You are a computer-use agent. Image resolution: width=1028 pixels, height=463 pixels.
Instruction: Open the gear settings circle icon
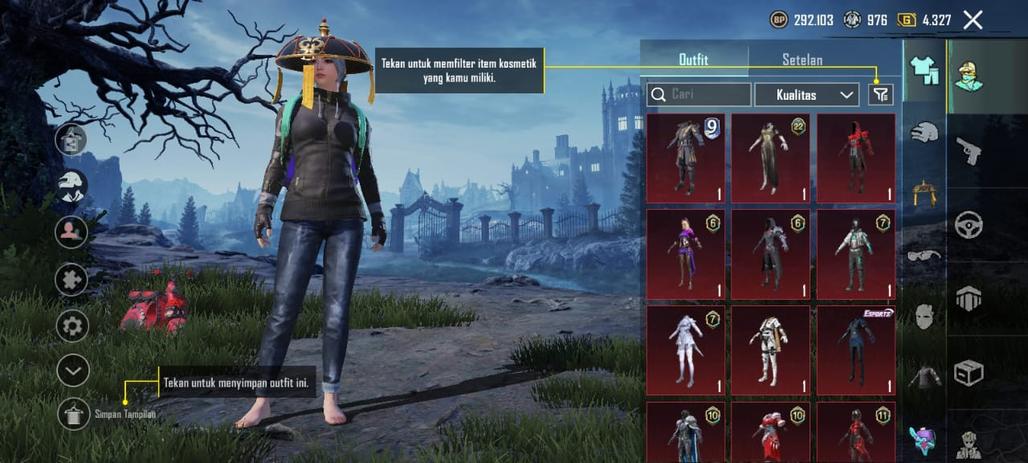pos(72,326)
